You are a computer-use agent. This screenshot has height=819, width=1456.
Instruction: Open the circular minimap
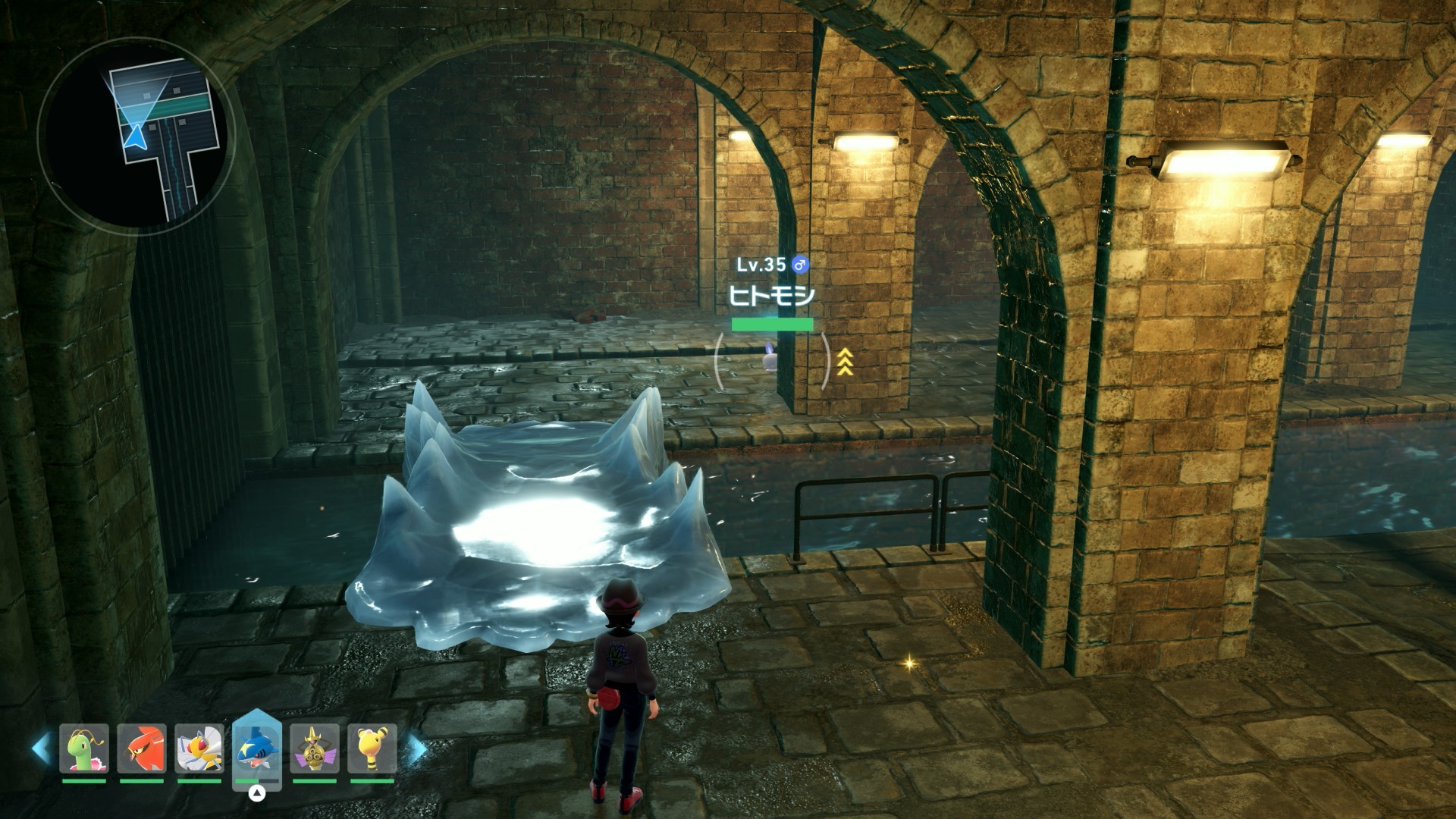[136, 136]
